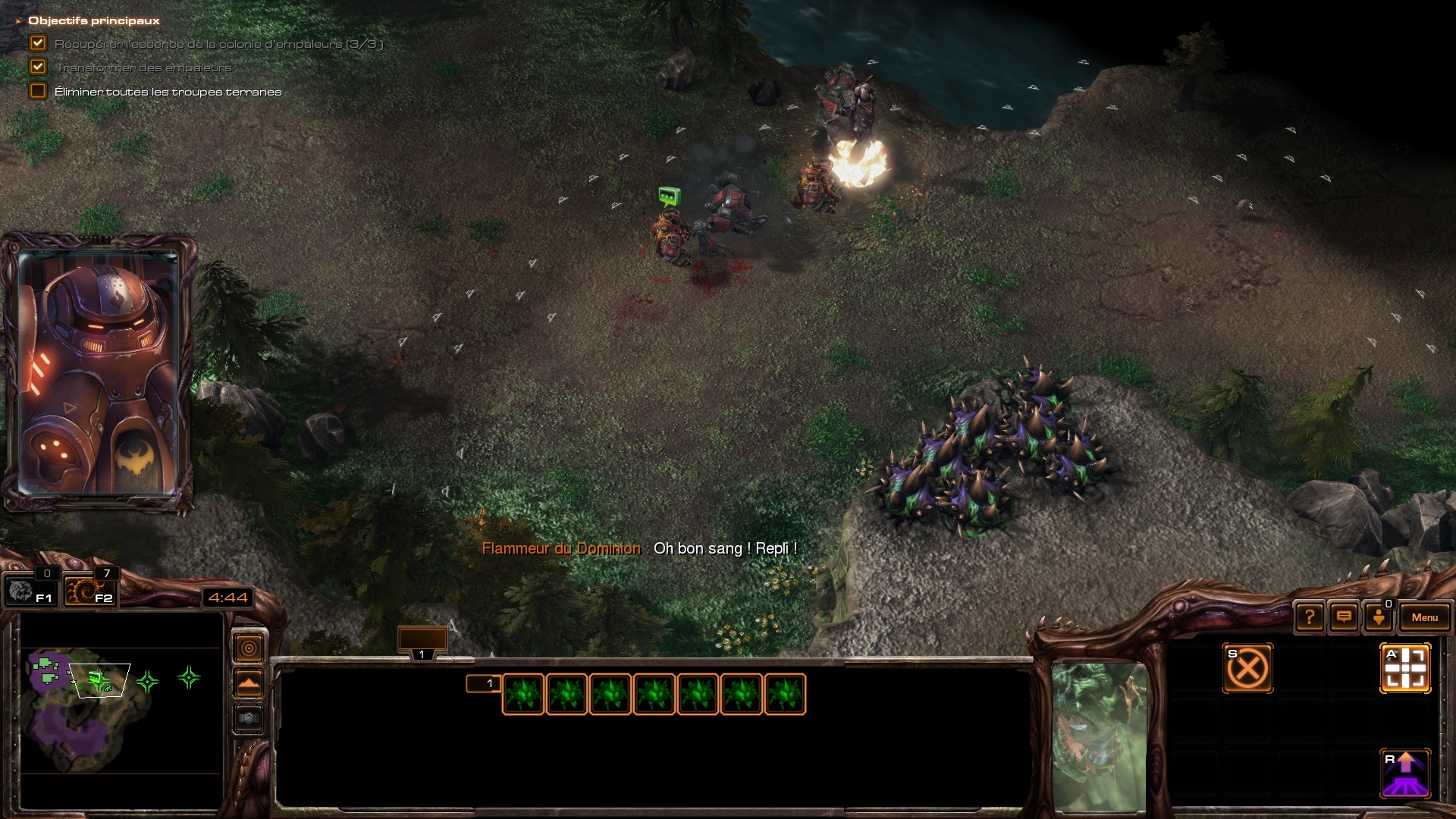Open the help question mark panel
Image resolution: width=1456 pixels, height=819 pixels.
(1310, 617)
